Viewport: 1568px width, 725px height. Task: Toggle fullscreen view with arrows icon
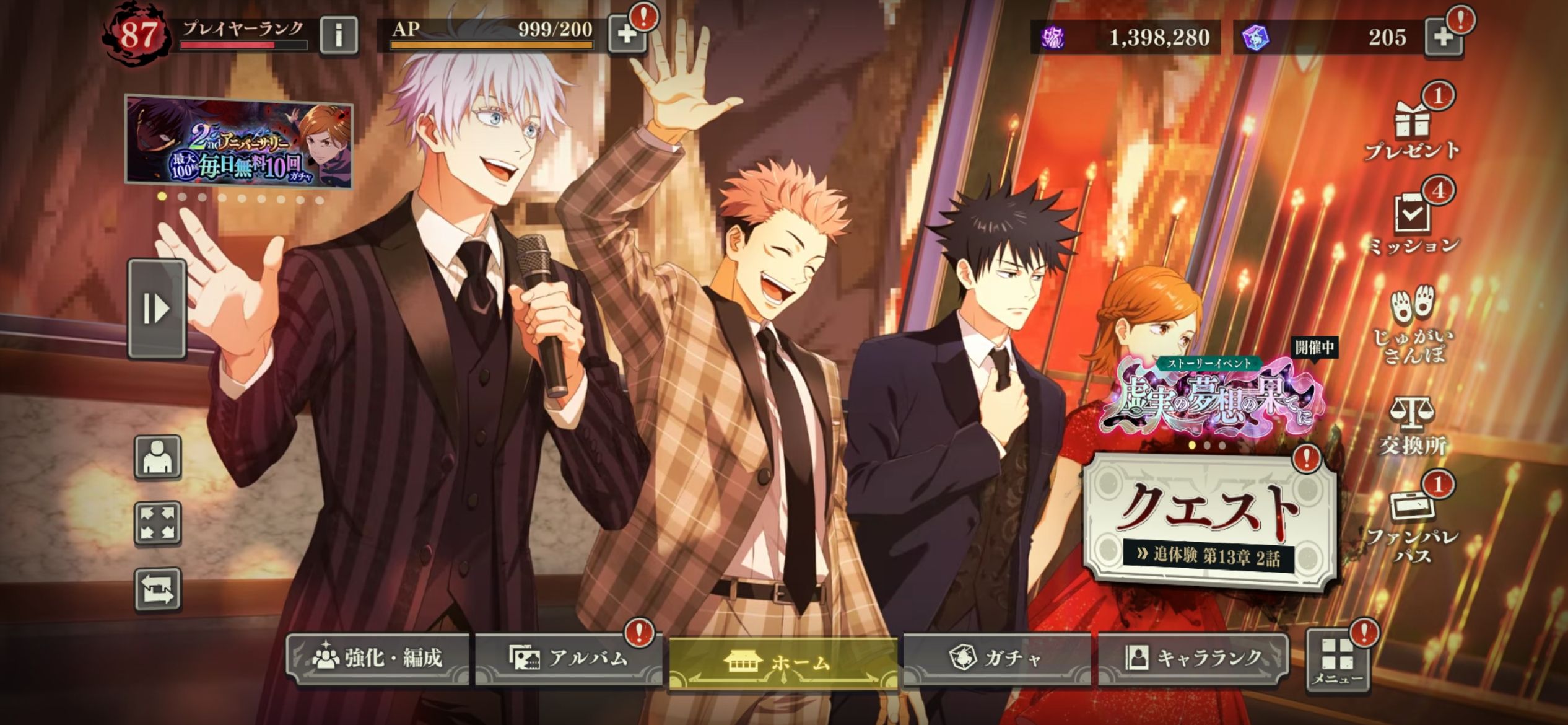point(158,523)
